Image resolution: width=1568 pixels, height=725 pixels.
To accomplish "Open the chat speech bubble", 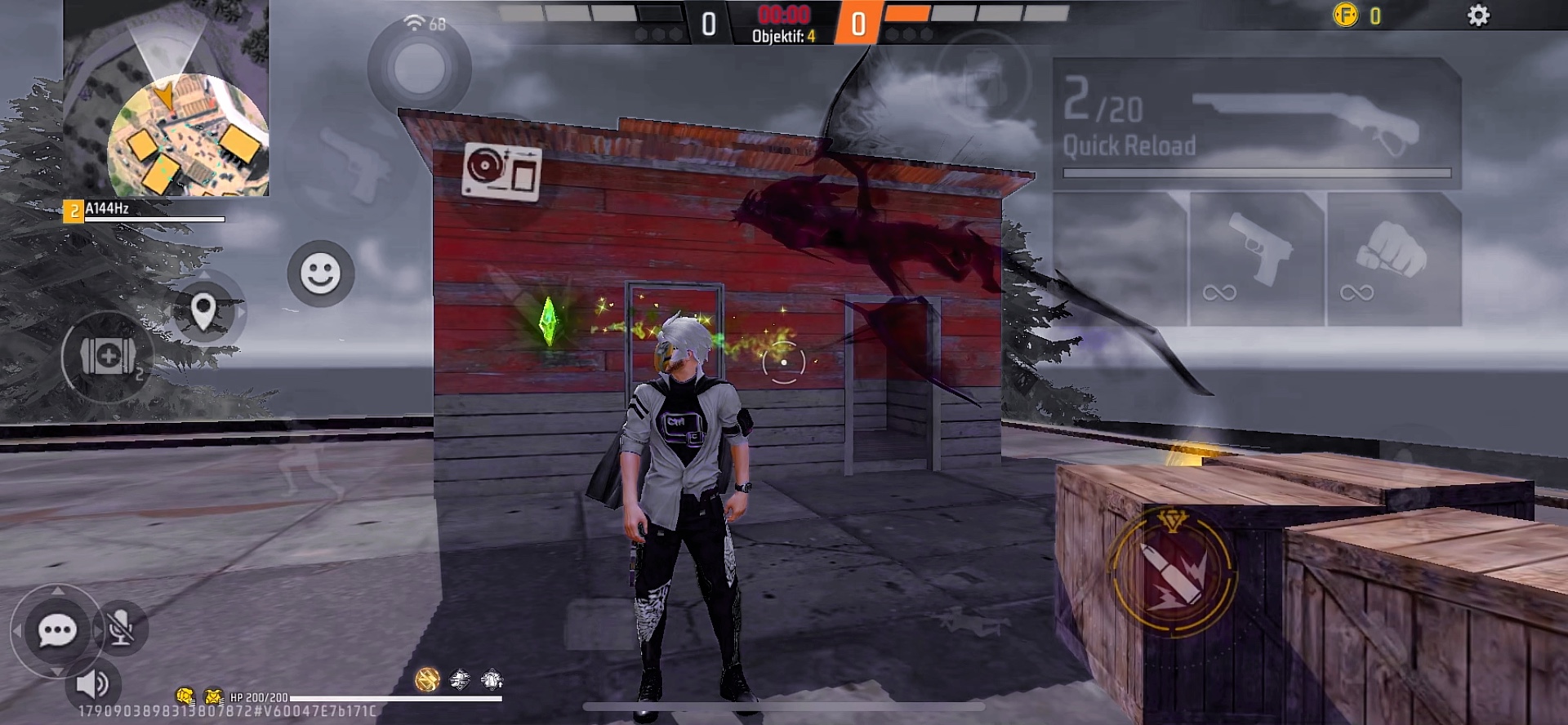I will tap(57, 630).
